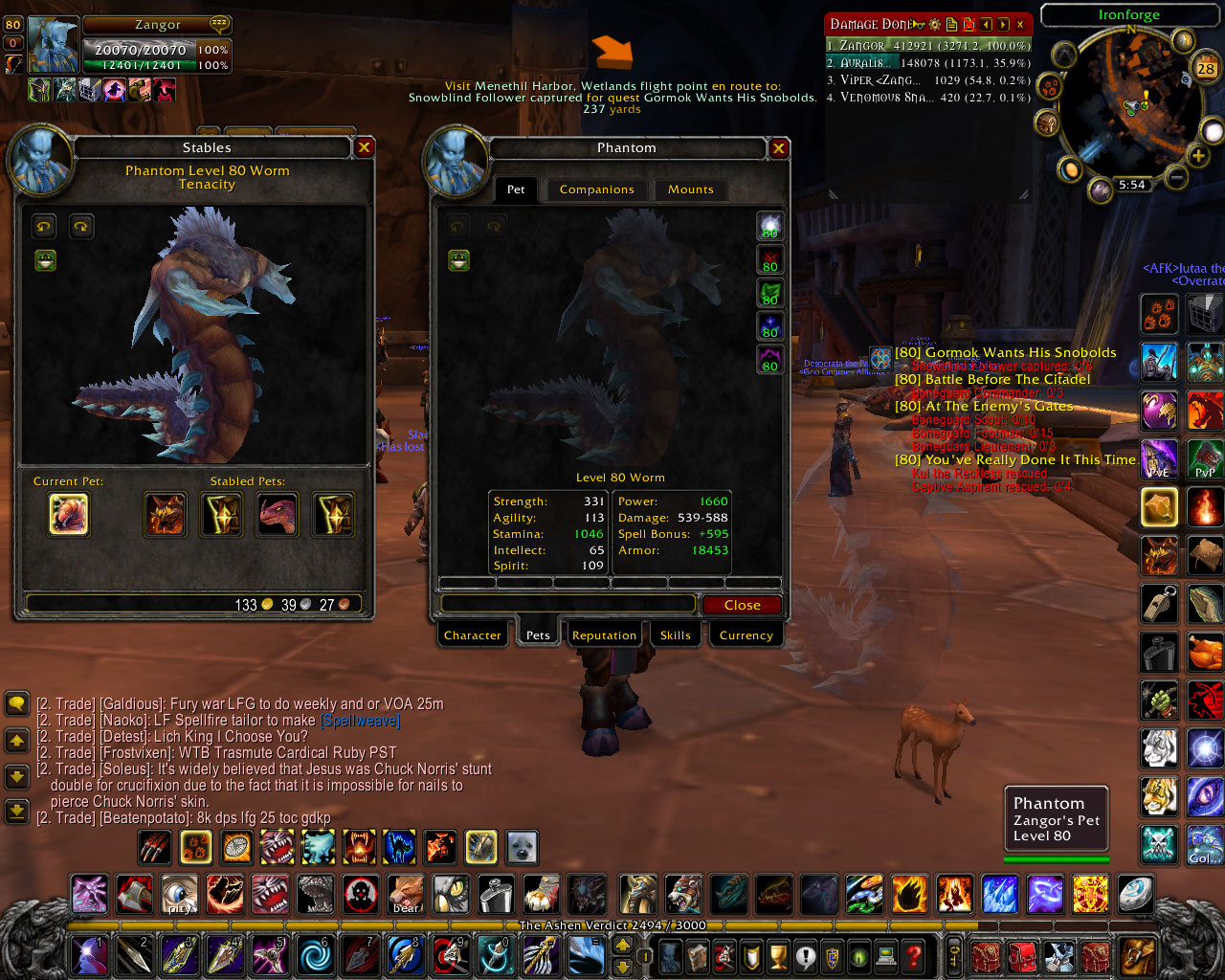Go to previous Recount segment with left arrow
This screenshot has width=1225, height=980.
pos(987,24)
